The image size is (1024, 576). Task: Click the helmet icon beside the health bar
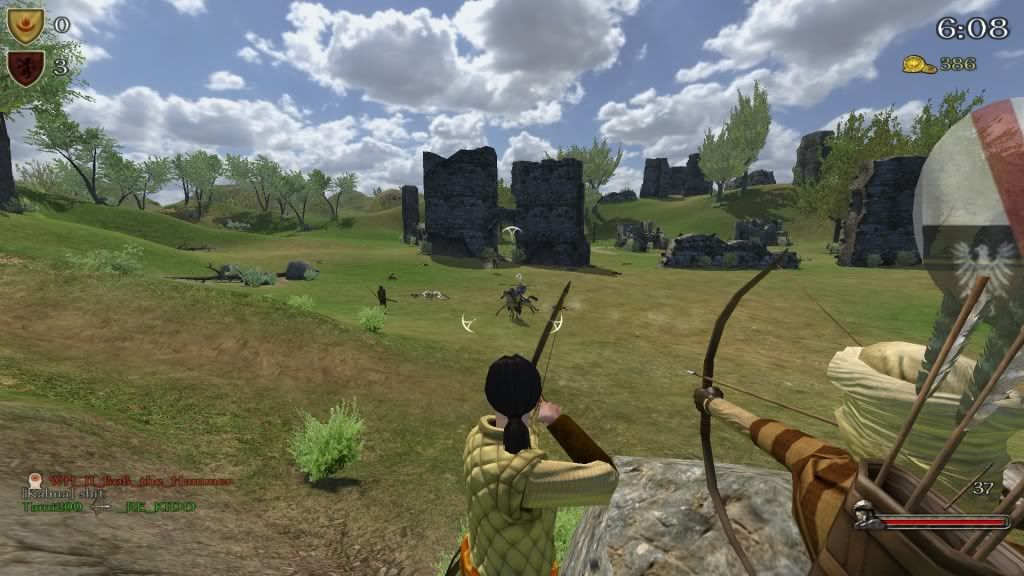[x=867, y=521]
